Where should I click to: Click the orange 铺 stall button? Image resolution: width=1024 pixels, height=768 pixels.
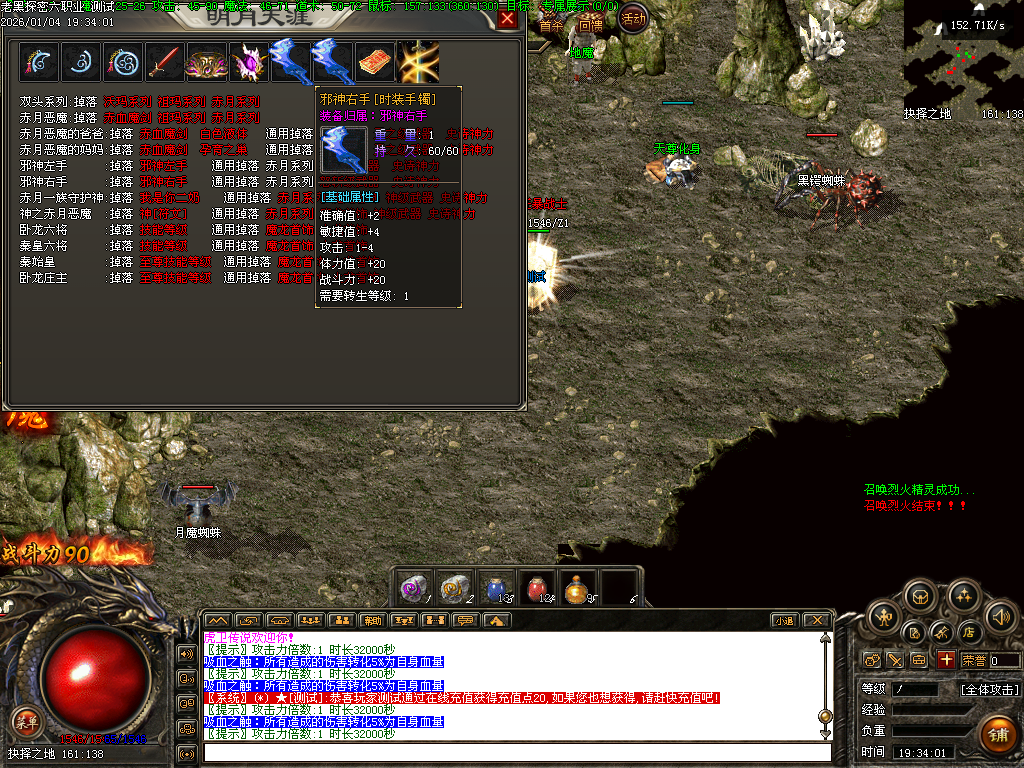click(x=996, y=735)
